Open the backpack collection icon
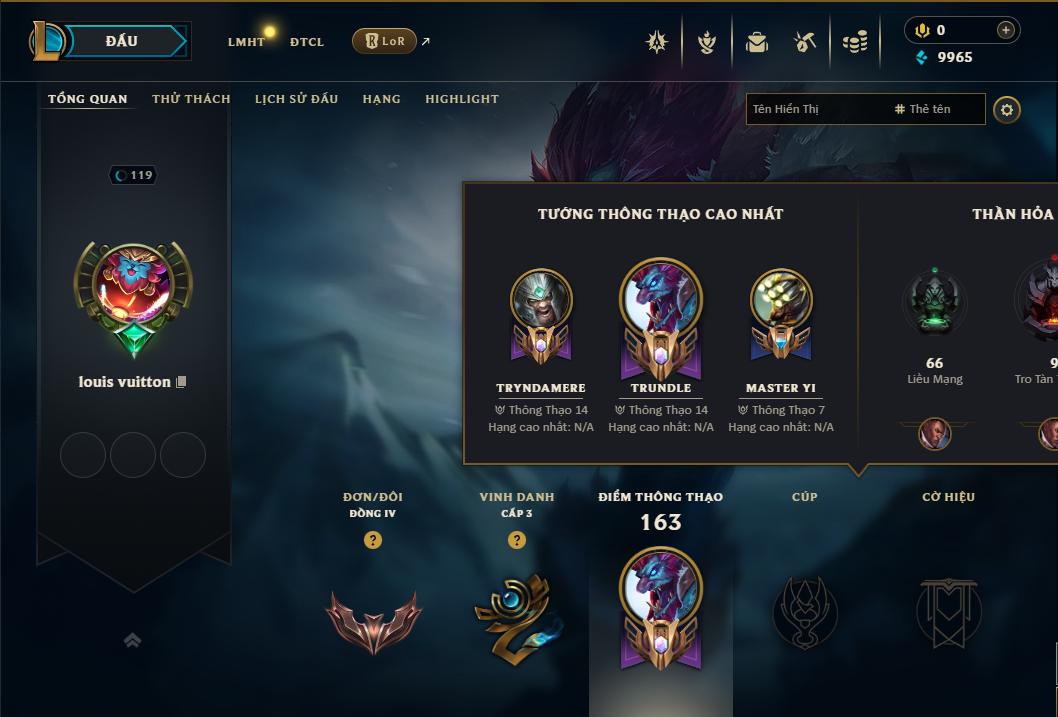Screen dimensions: 1058x717 tap(757, 42)
